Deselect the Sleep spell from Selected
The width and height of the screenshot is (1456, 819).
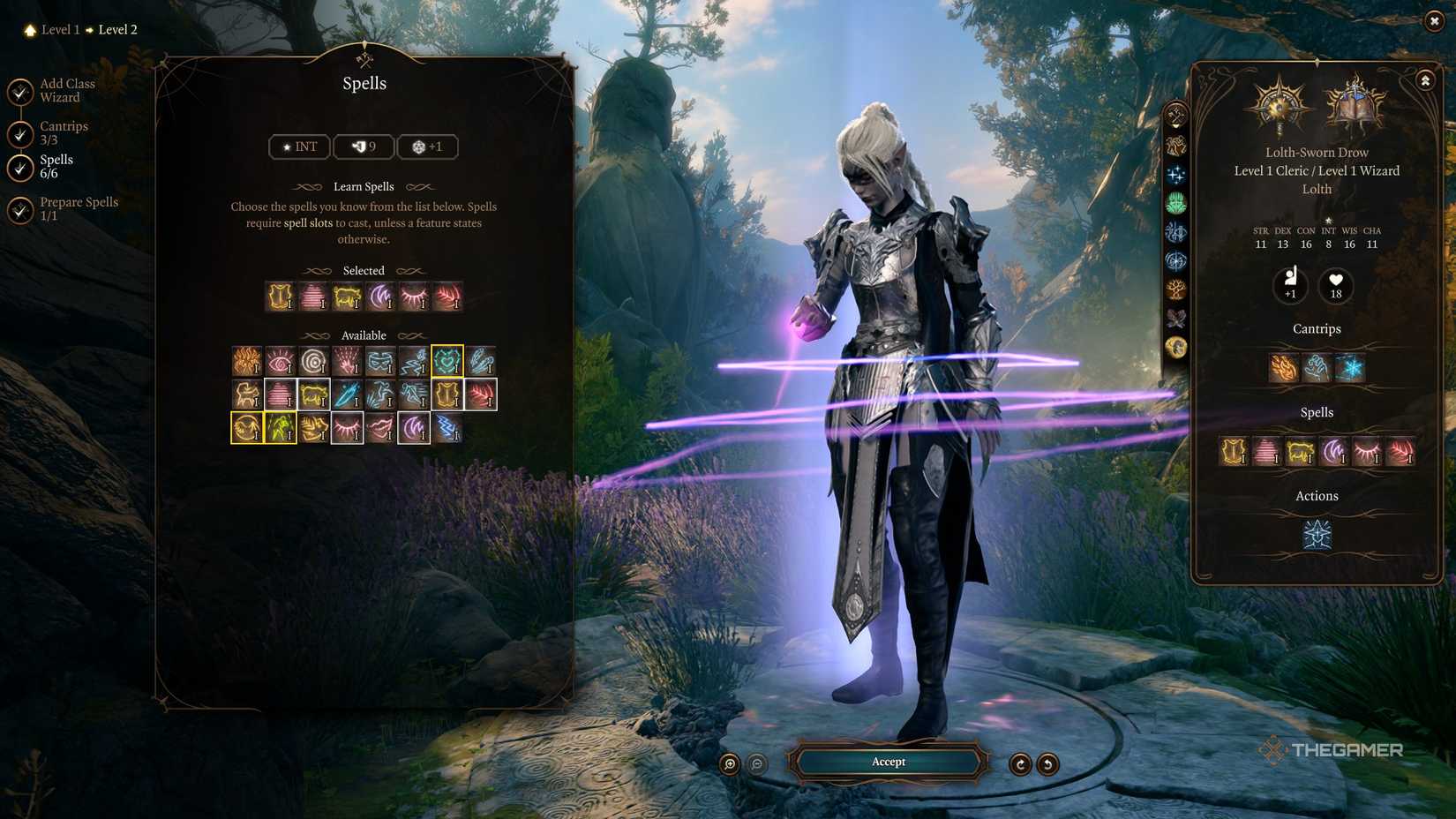point(312,297)
